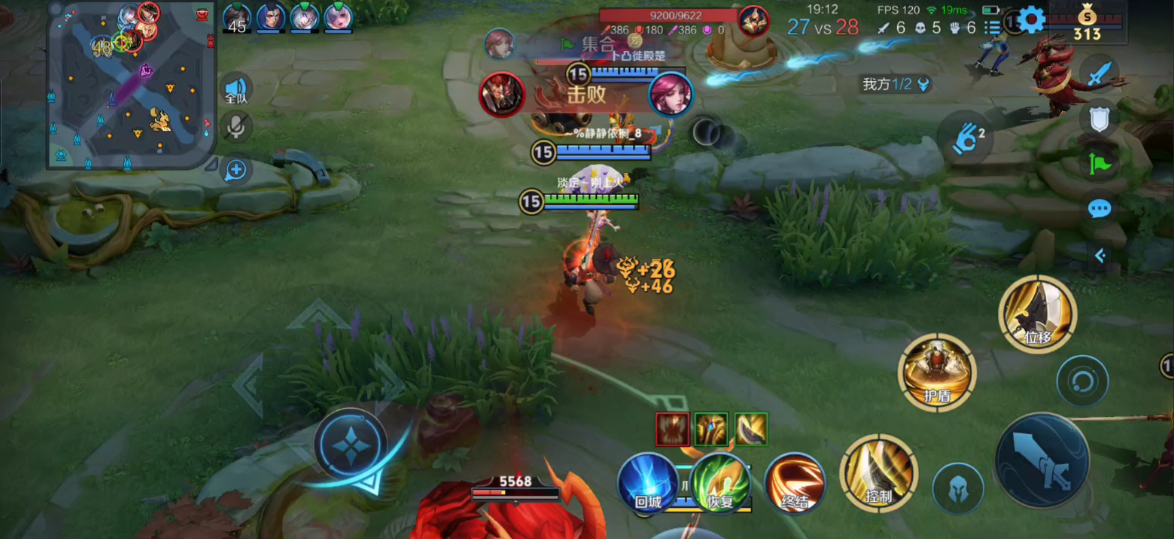
Task: Expand the 我方1/2 team dropdown
Action: tap(897, 85)
